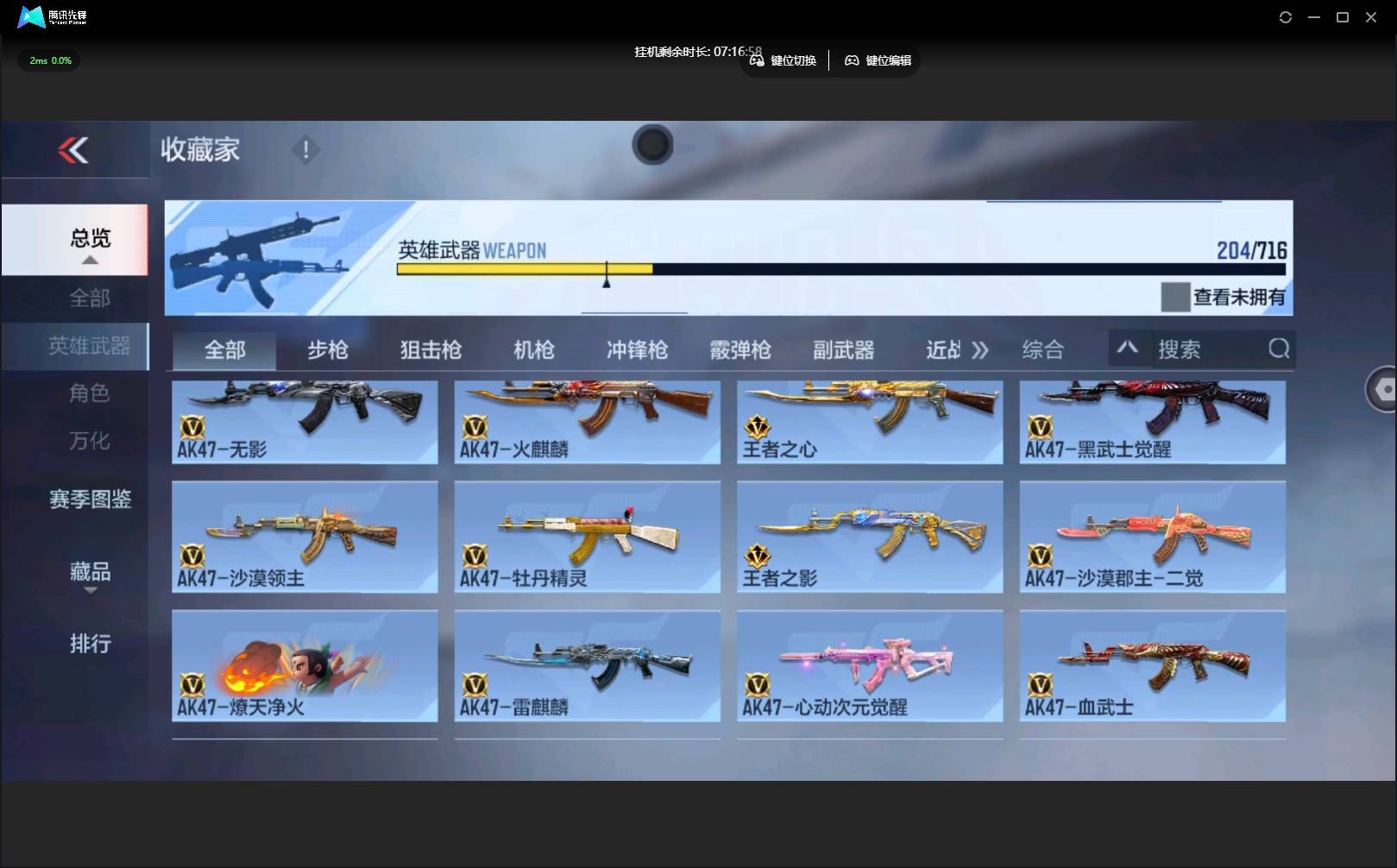Select the search magnifier icon
1397x868 pixels.
pyautogui.click(x=1279, y=349)
